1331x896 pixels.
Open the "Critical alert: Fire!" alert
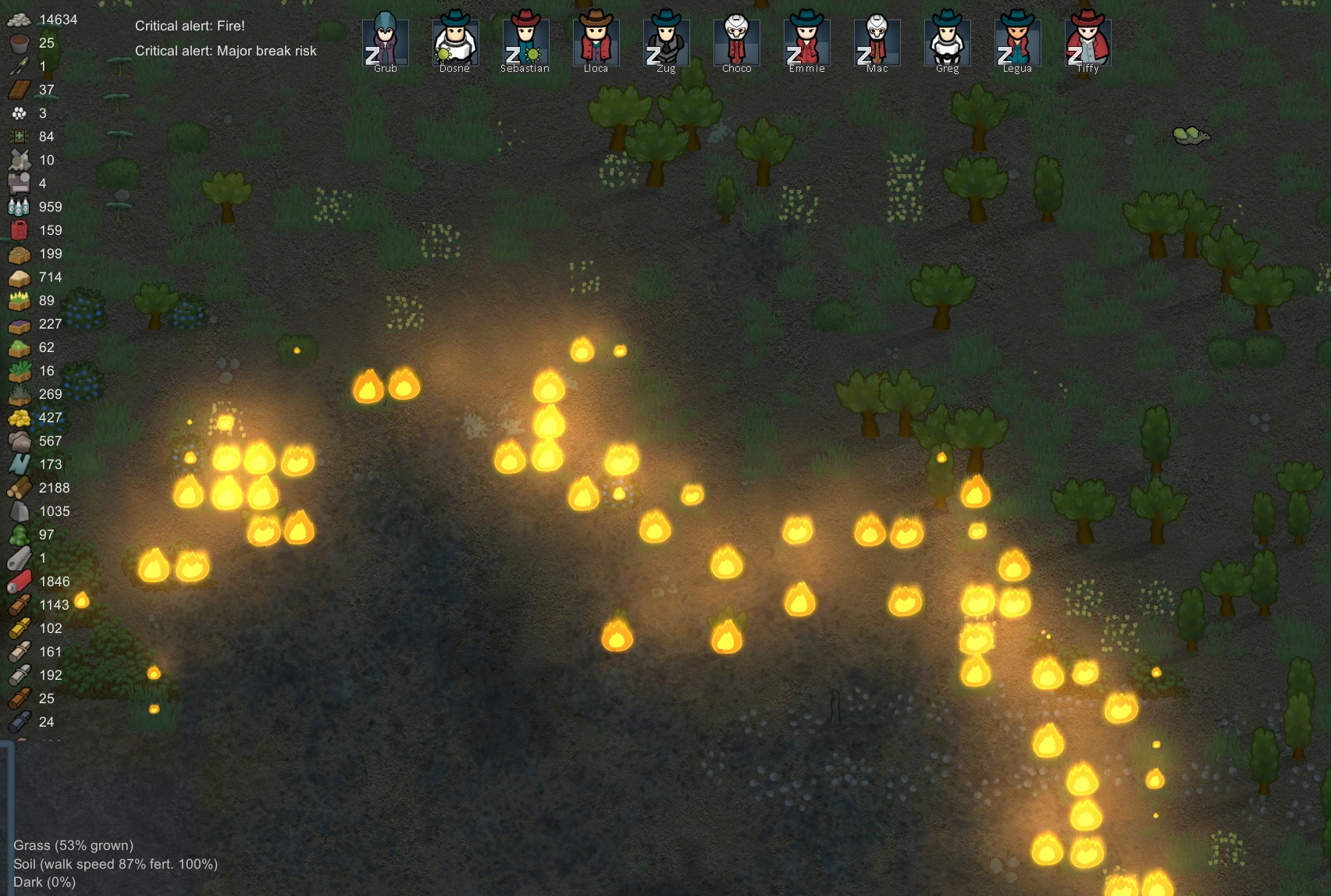190,26
